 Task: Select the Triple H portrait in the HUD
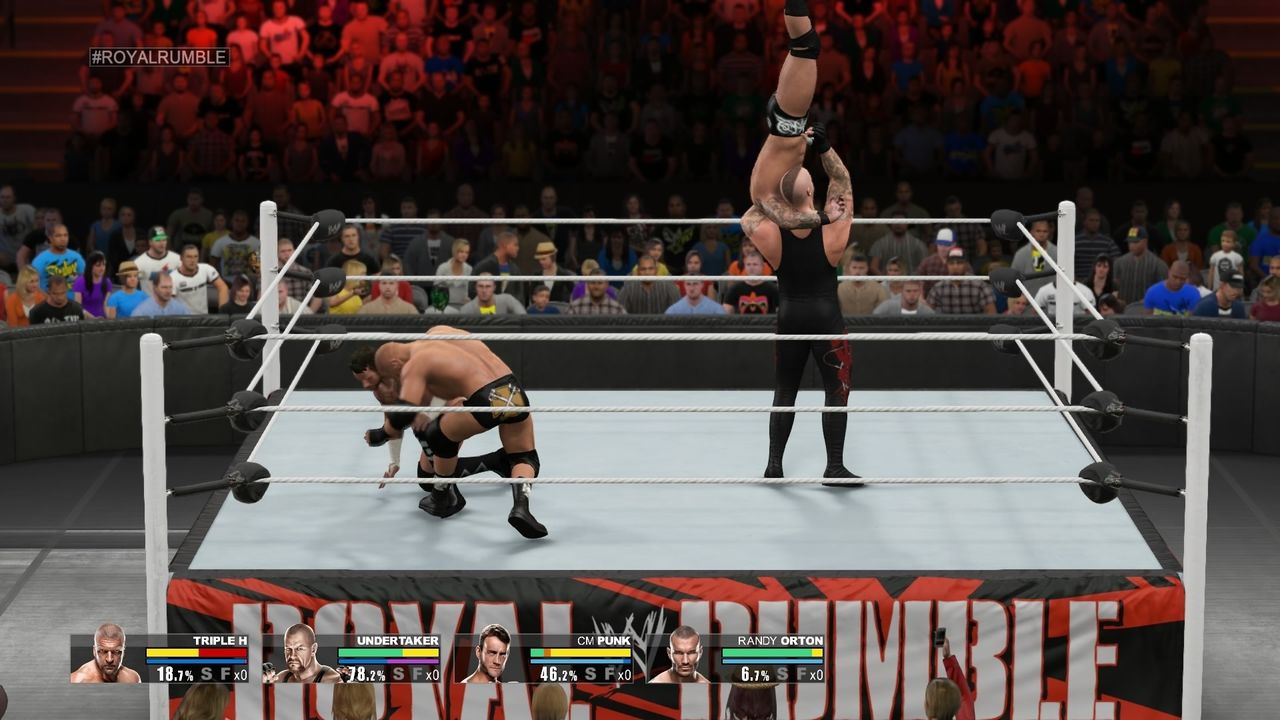click(x=107, y=656)
